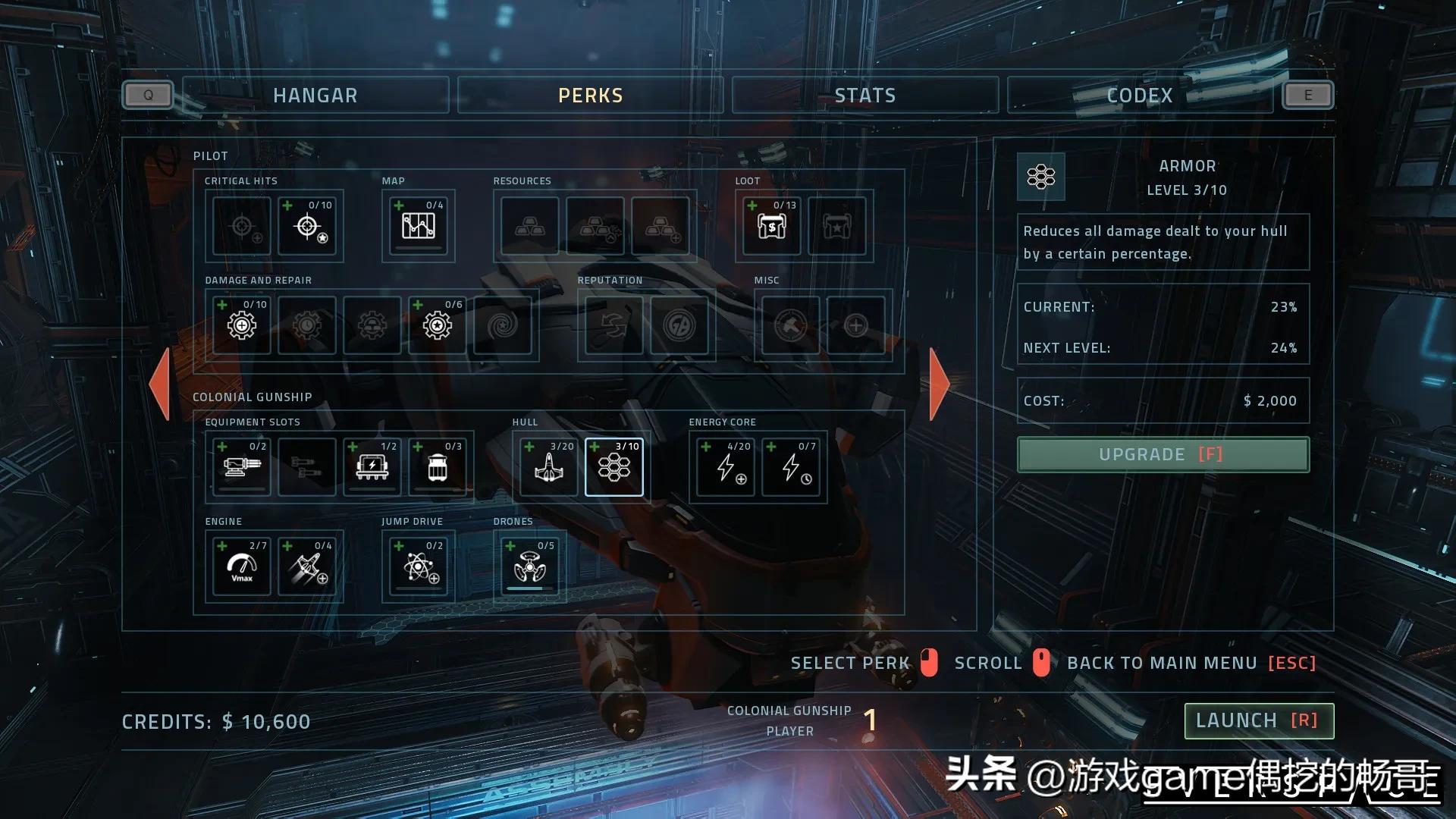Select the Critical Hits targeting perk
Image resolution: width=1456 pixels, height=819 pixels.
[308, 226]
